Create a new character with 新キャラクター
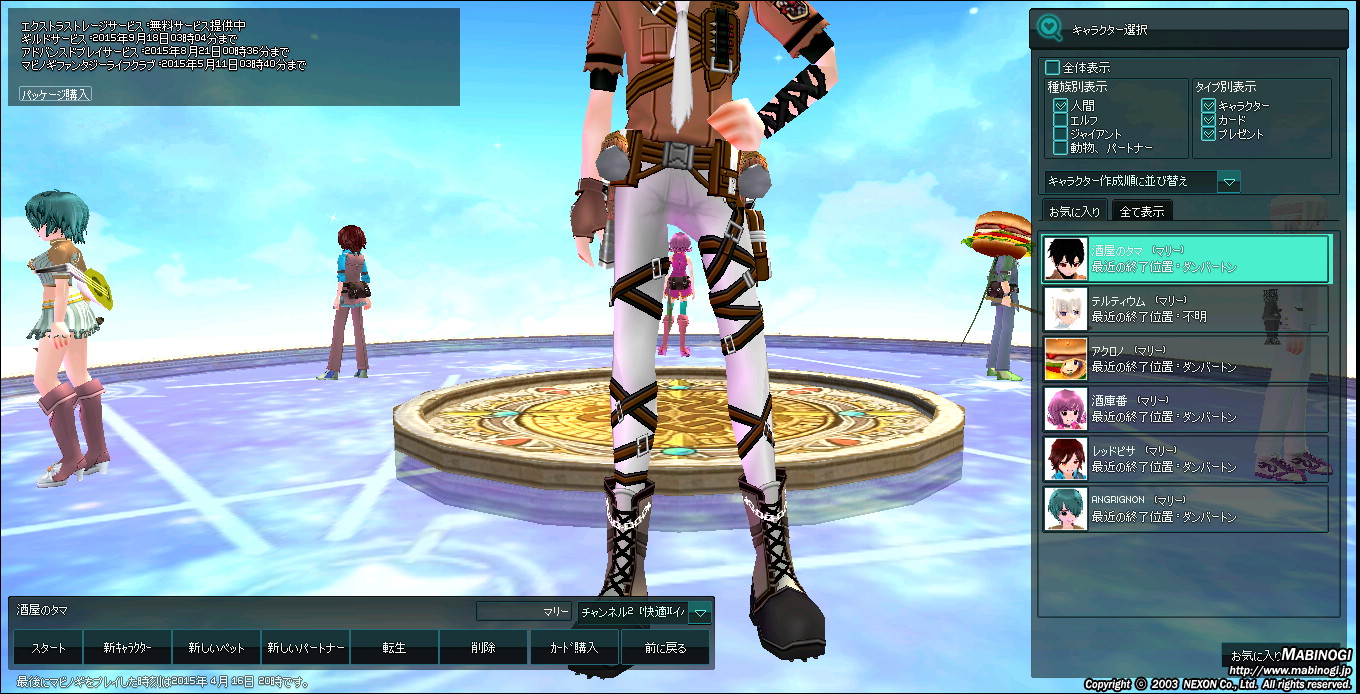1360x694 pixels. coord(128,648)
